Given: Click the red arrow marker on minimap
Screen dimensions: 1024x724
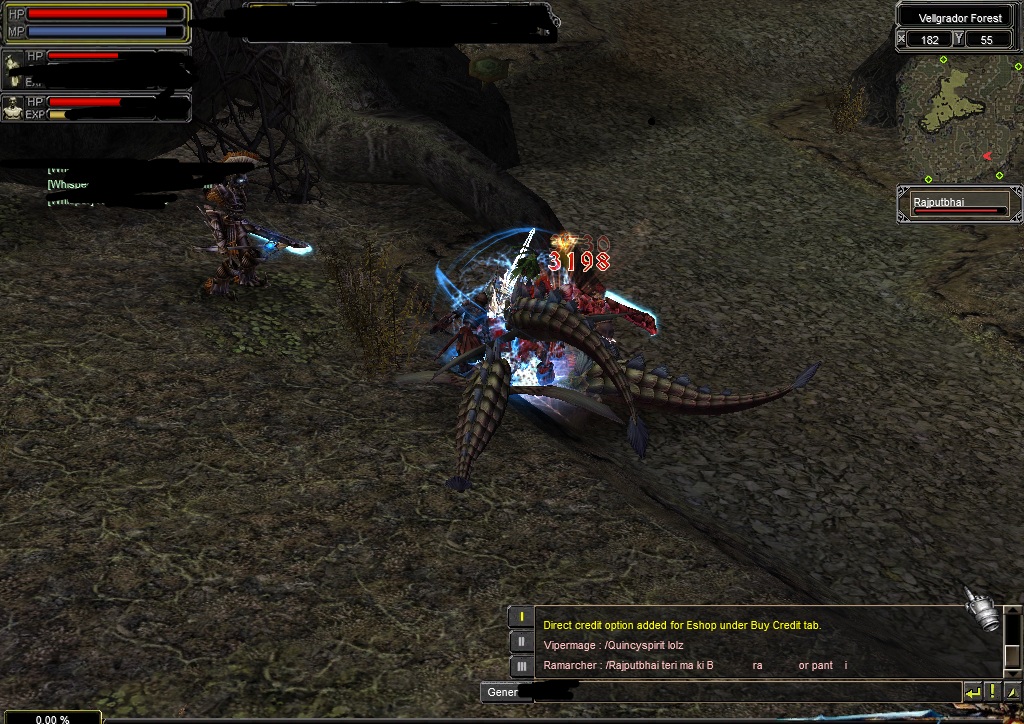Looking at the screenshot, I should 987,156.
